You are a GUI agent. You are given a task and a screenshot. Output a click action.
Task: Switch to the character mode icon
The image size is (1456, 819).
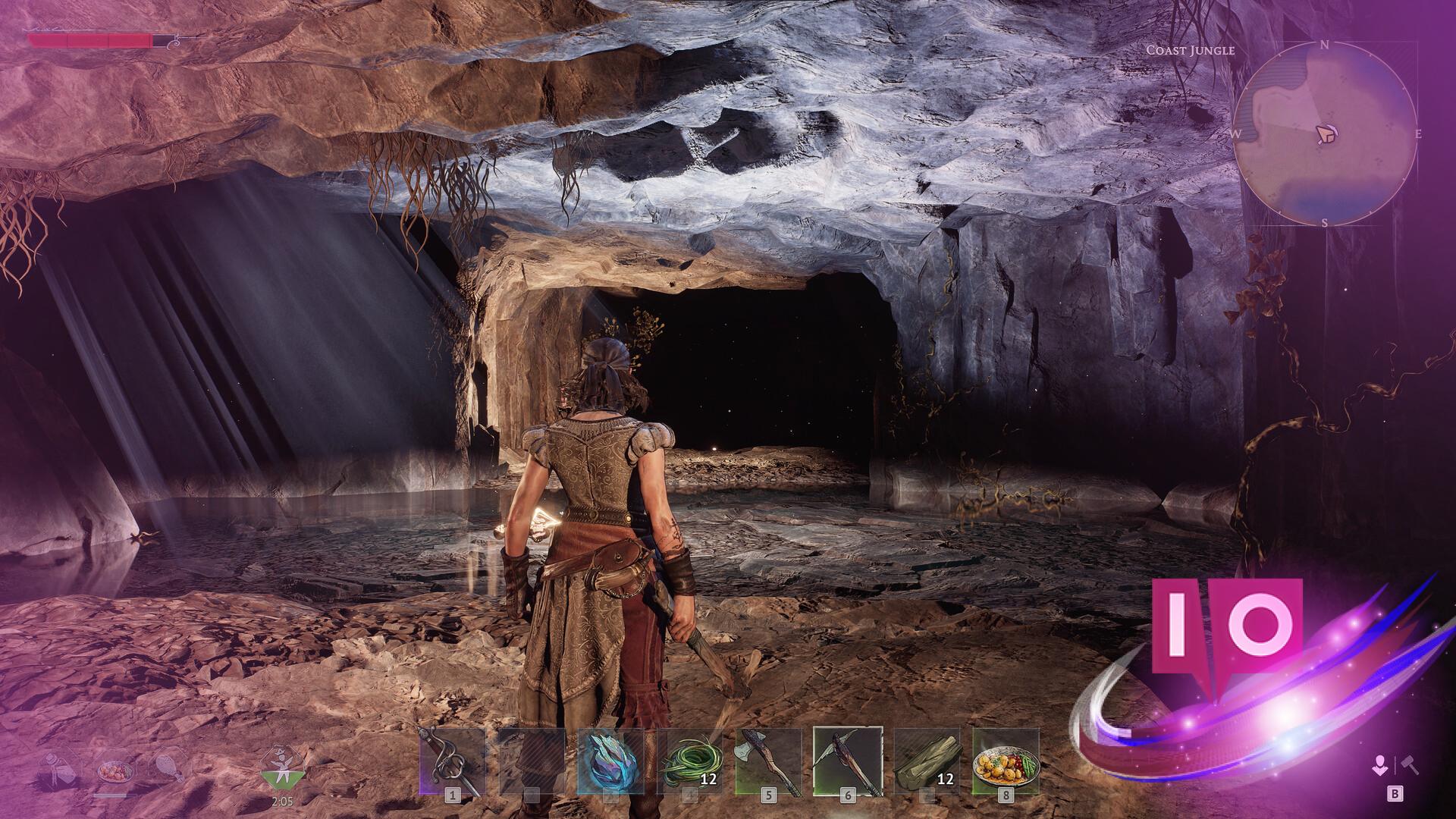pyautogui.click(x=1380, y=766)
